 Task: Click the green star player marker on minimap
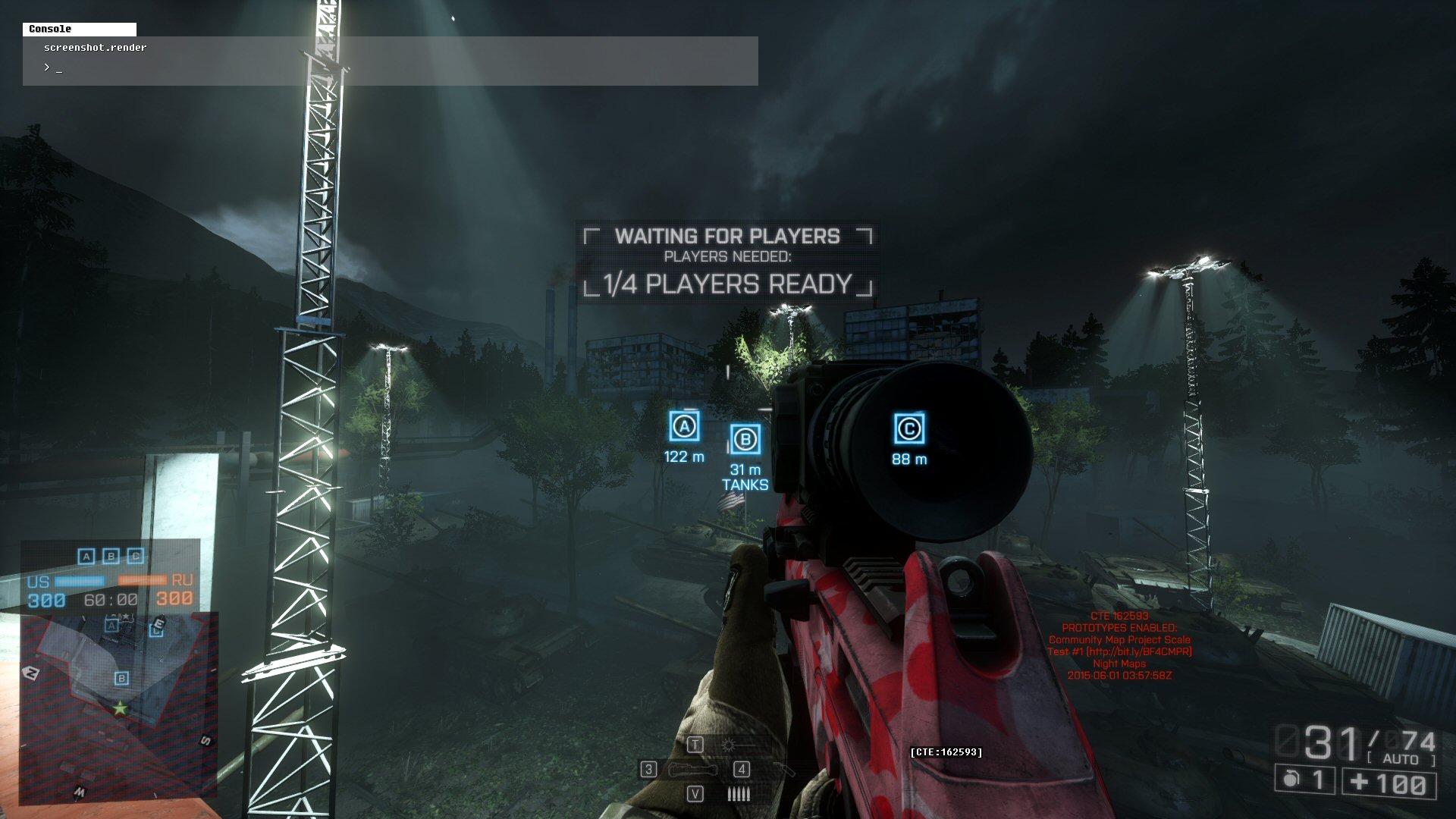120,709
